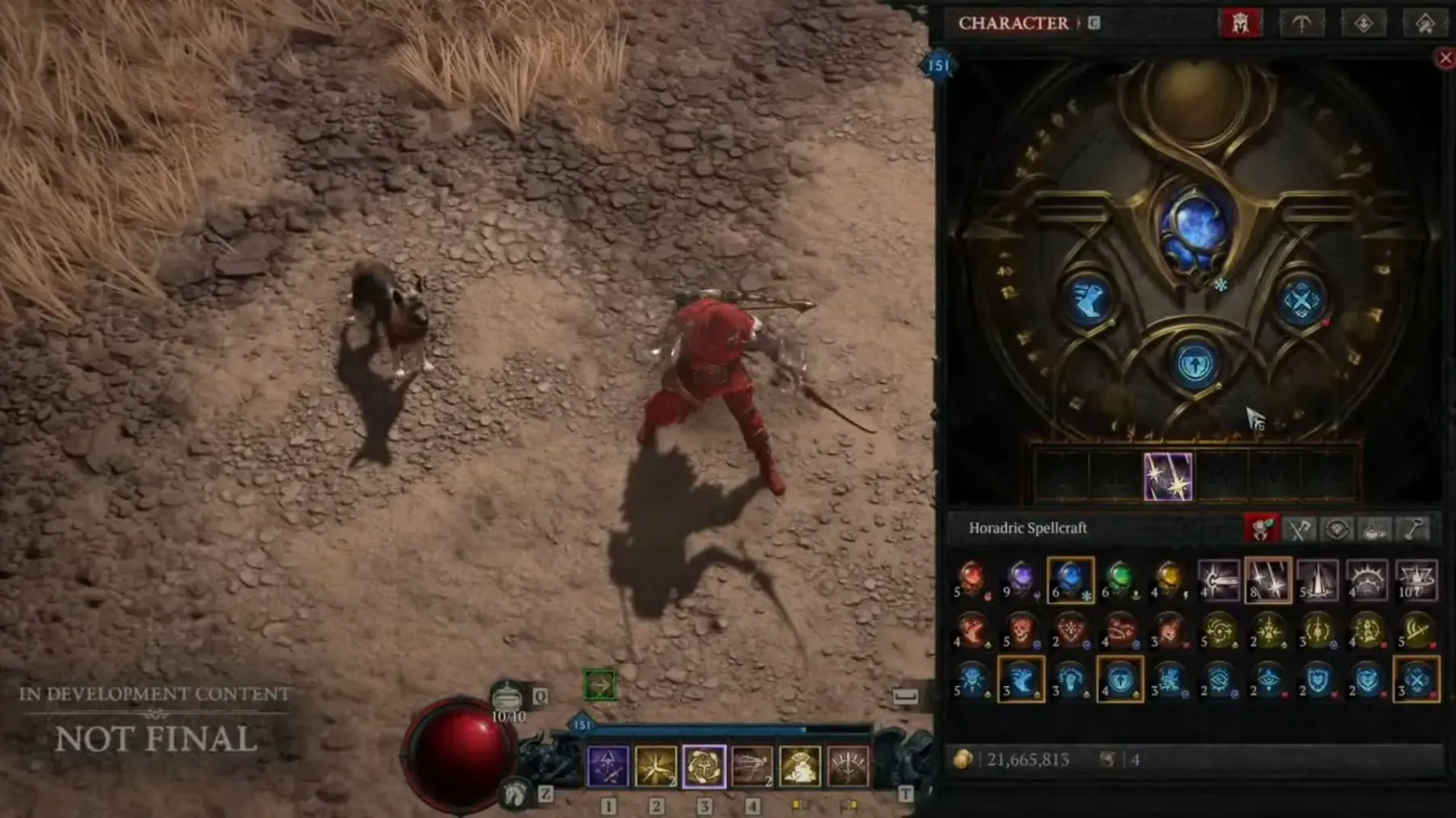This screenshot has width=1456, height=818.
Task: Choose the green infusion orb in inventory
Action: click(x=1120, y=579)
